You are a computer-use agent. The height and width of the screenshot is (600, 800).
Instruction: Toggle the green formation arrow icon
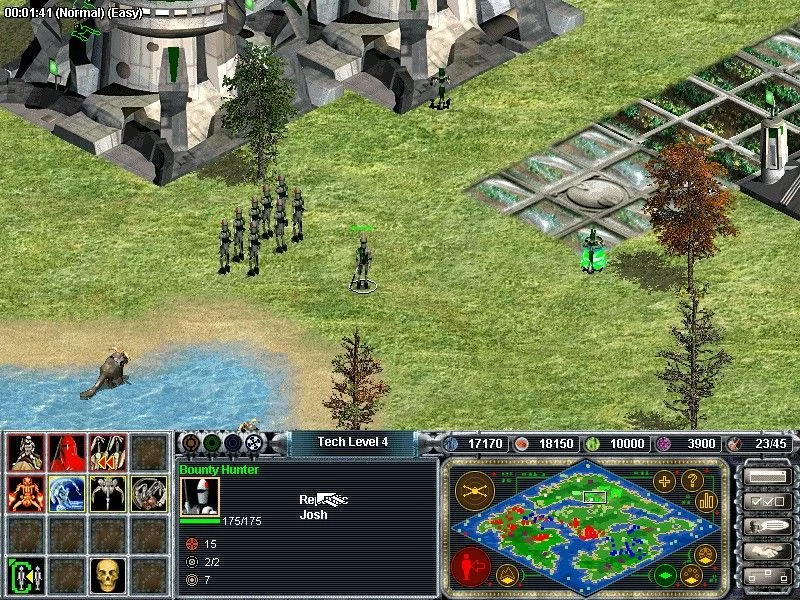25,575
